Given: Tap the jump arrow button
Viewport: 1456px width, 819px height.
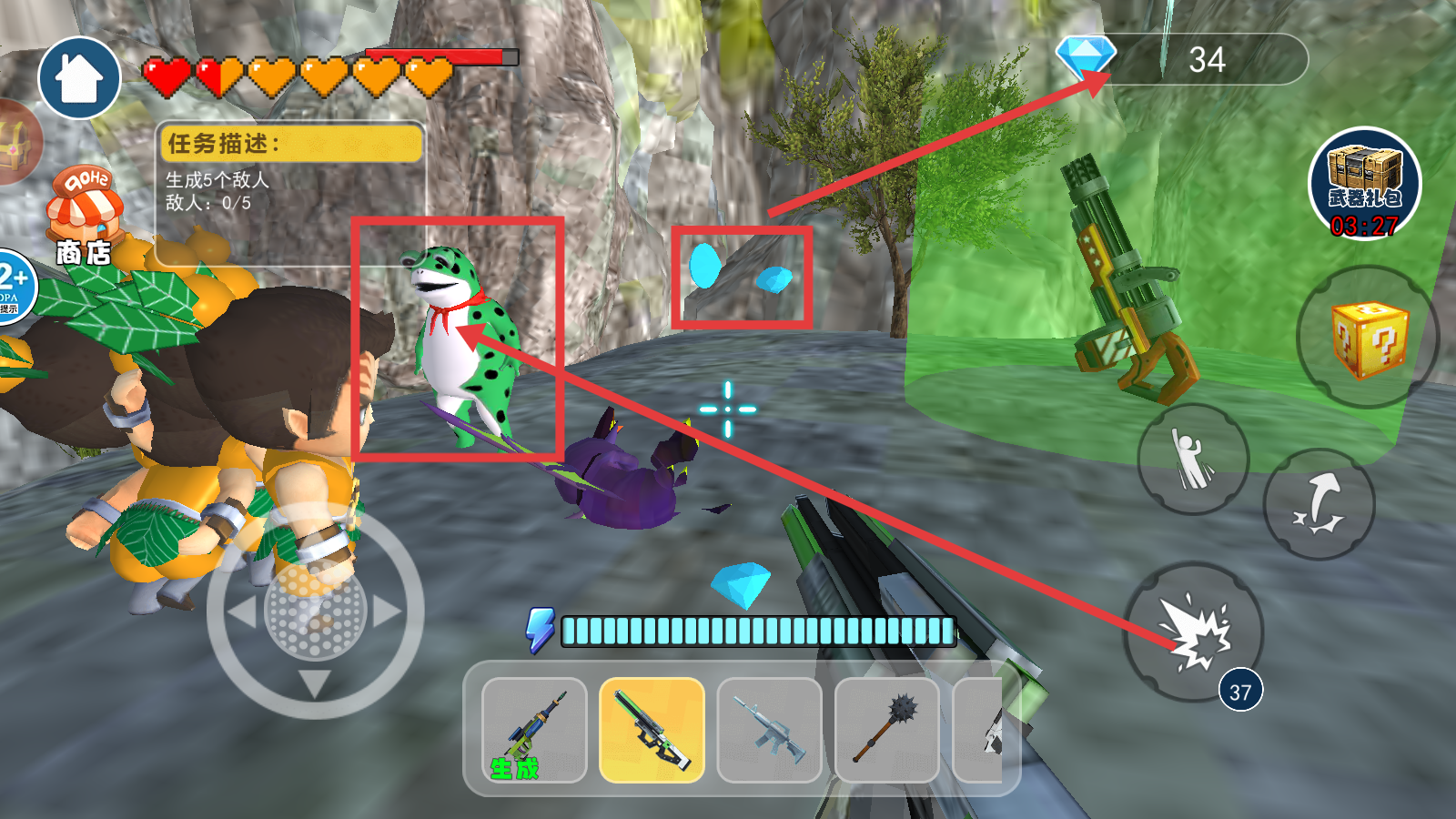Looking at the screenshot, I should pyautogui.click(x=1319, y=503).
